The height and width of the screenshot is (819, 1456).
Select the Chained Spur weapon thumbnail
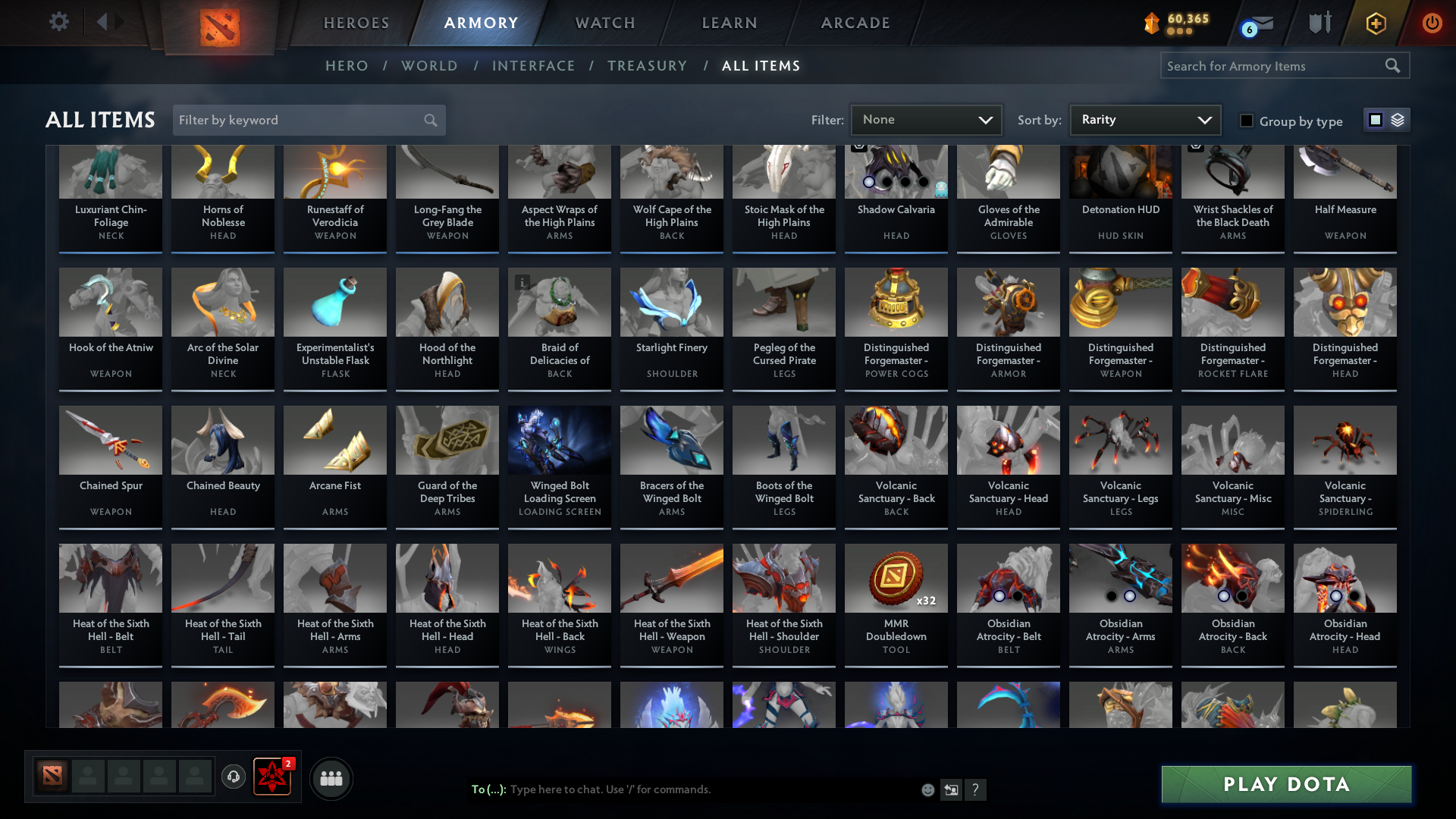(x=110, y=440)
